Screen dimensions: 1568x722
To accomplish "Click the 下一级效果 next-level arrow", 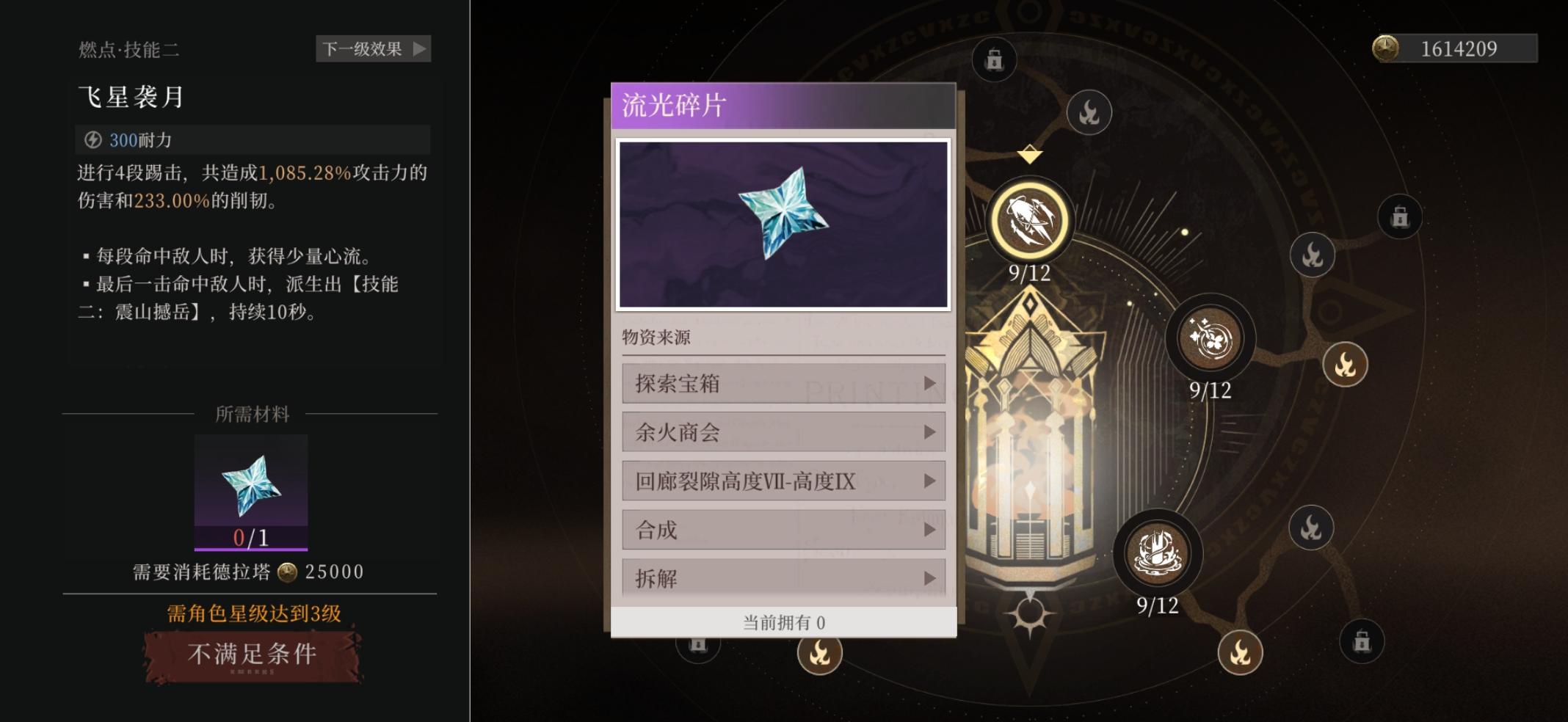I will point(373,50).
